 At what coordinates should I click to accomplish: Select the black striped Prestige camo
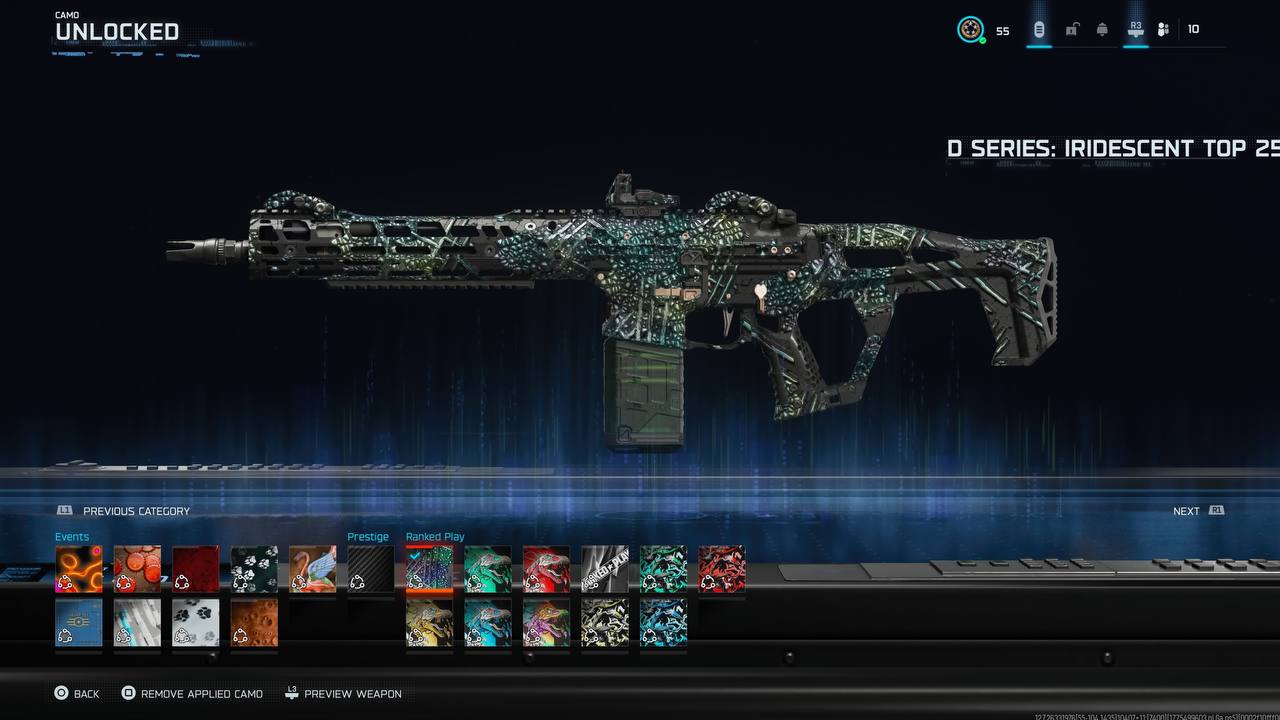(370, 569)
